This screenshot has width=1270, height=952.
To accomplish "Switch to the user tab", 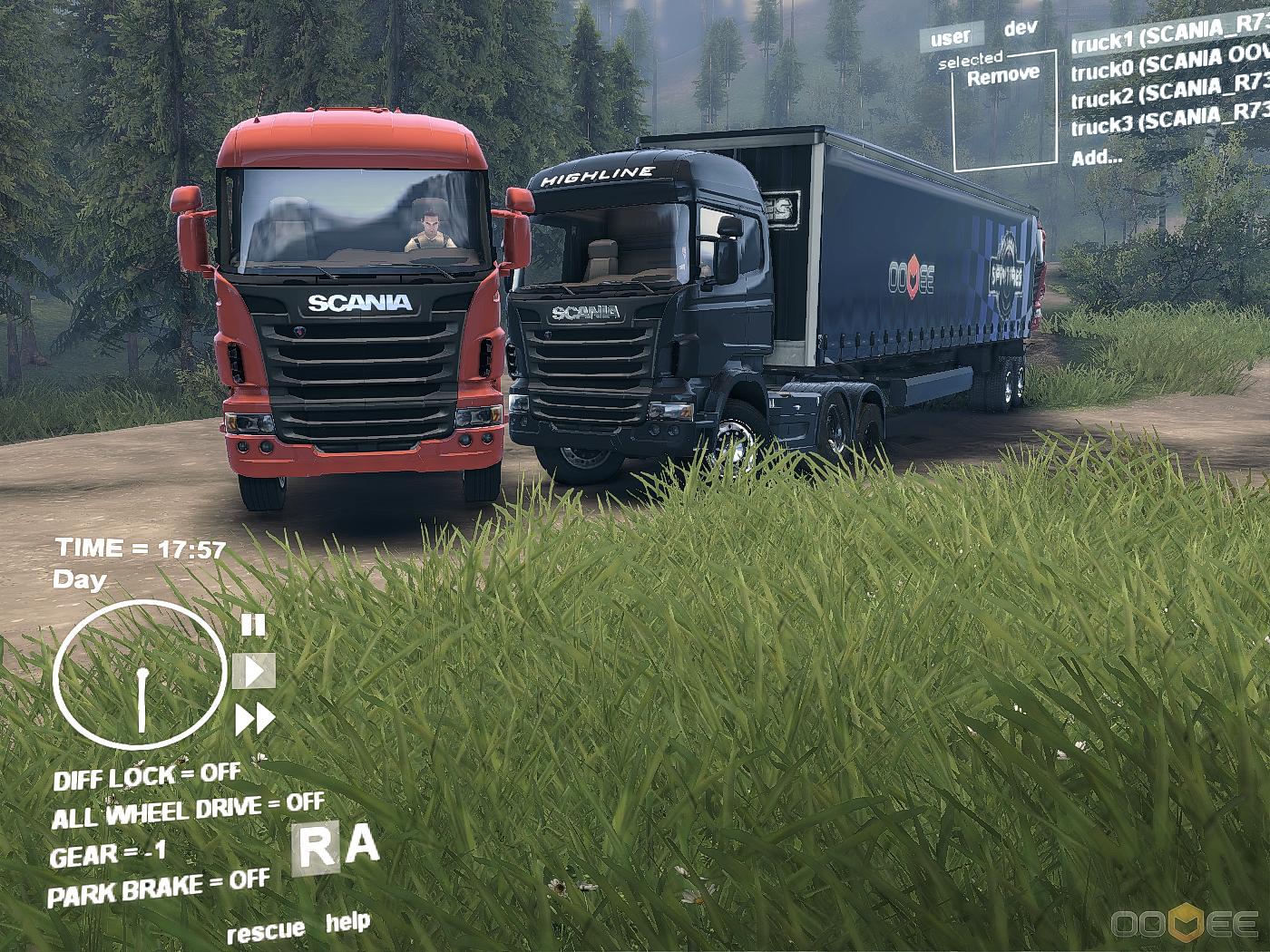I will (950, 38).
